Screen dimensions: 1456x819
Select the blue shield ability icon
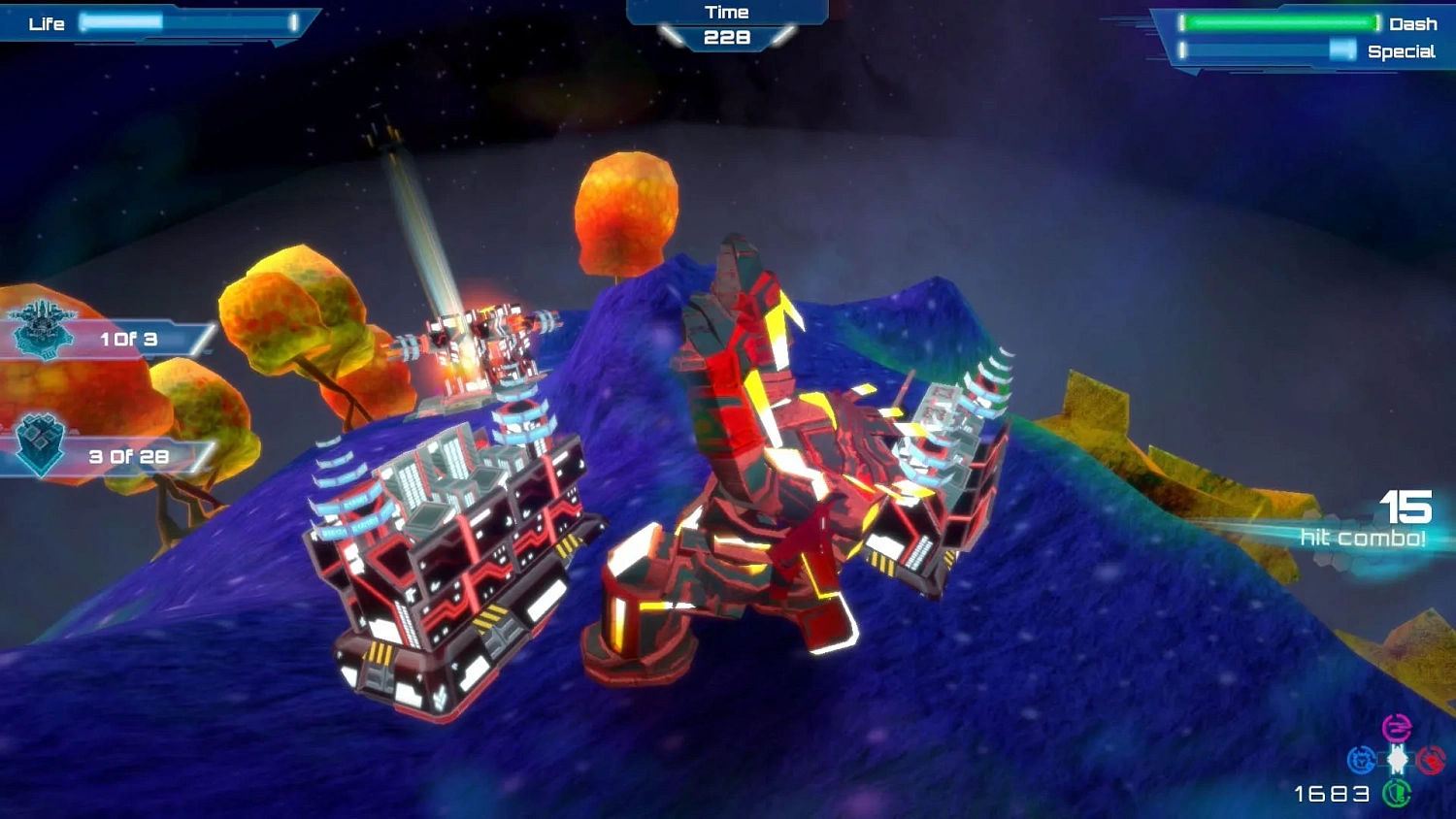coord(1363,760)
